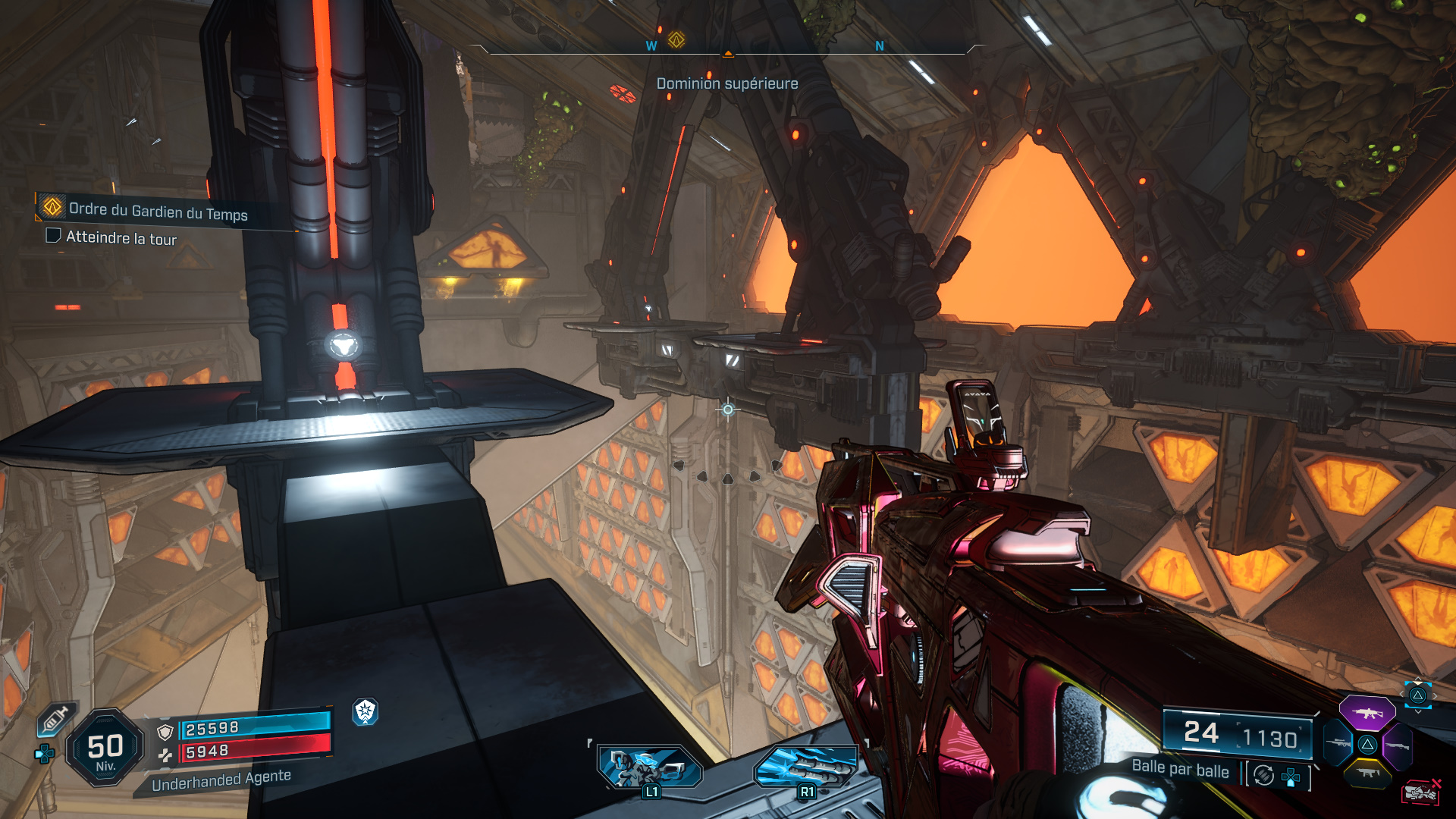Screen dimensions: 1456x819
Task: Select the shotgun icon on the weapon wheel
Action: tap(1398, 745)
